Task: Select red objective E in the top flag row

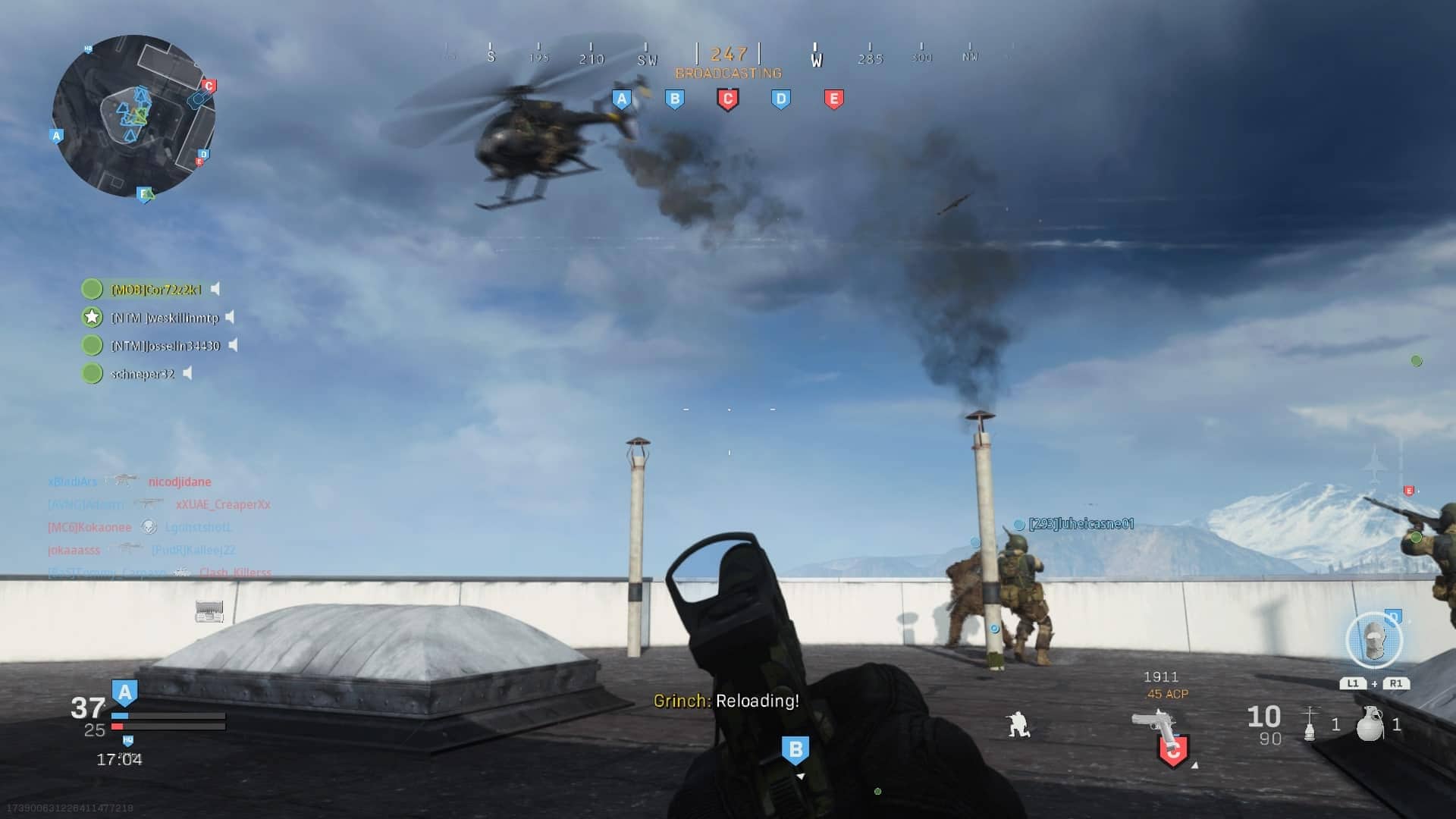Action: pyautogui.click(x=833, y=99)
